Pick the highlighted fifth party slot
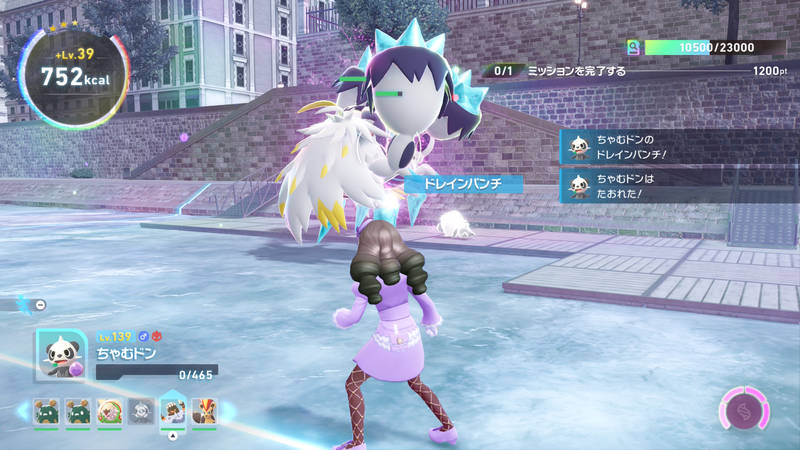This screenshot has height=450, width=800. [173, 411]
